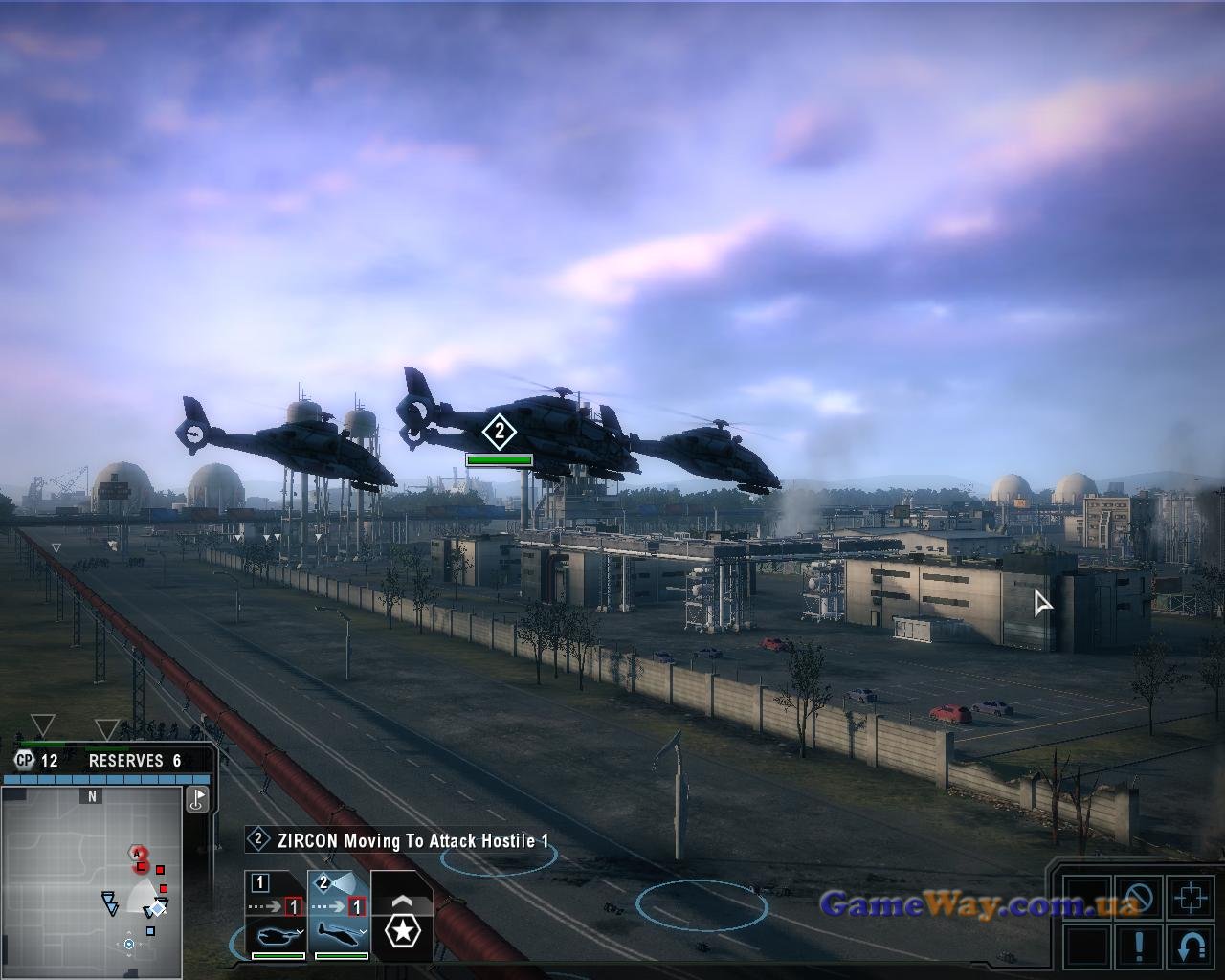The image size is (1225, 980).
Task: Activate the cancel order circle-slash command
Action: coord(1139,899)
